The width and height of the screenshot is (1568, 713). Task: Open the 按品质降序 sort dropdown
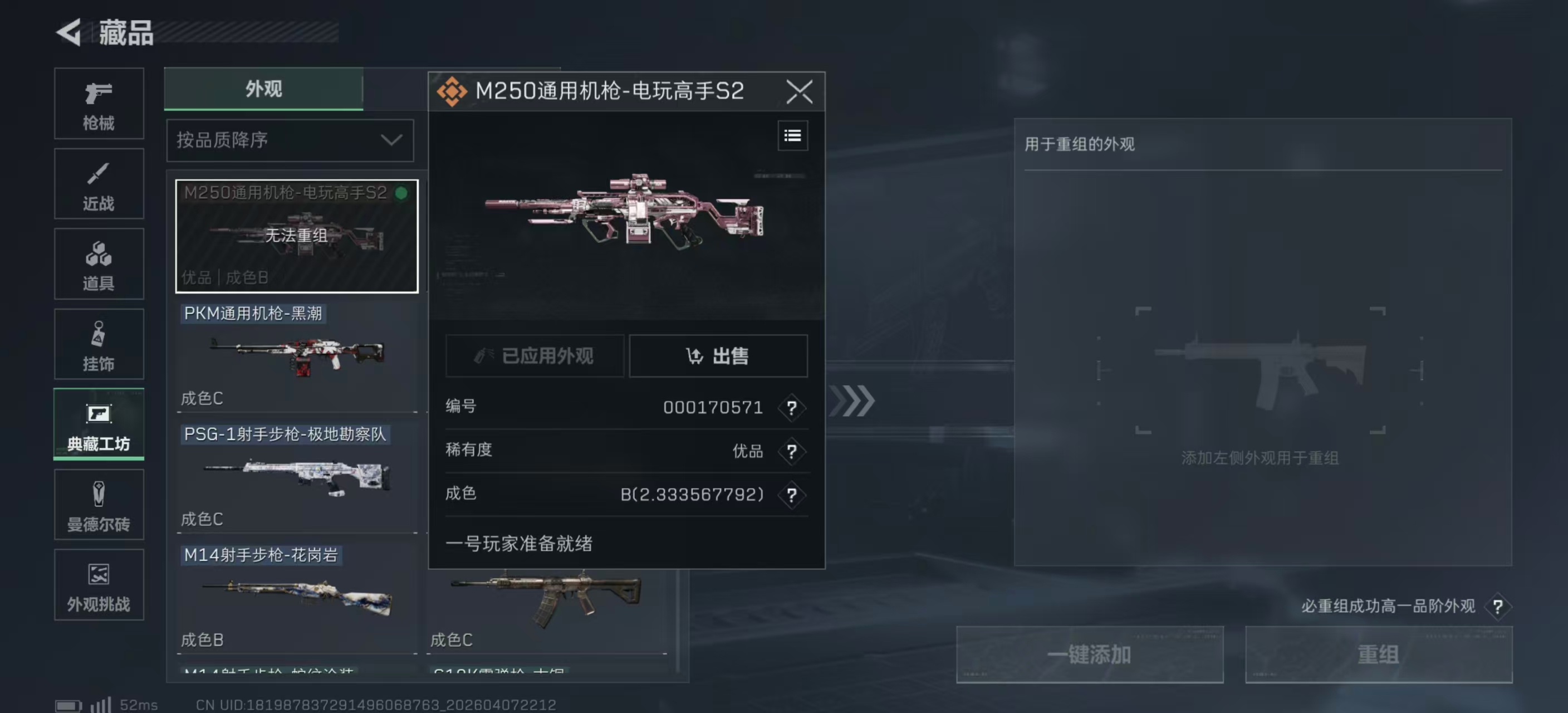point(290,140)
